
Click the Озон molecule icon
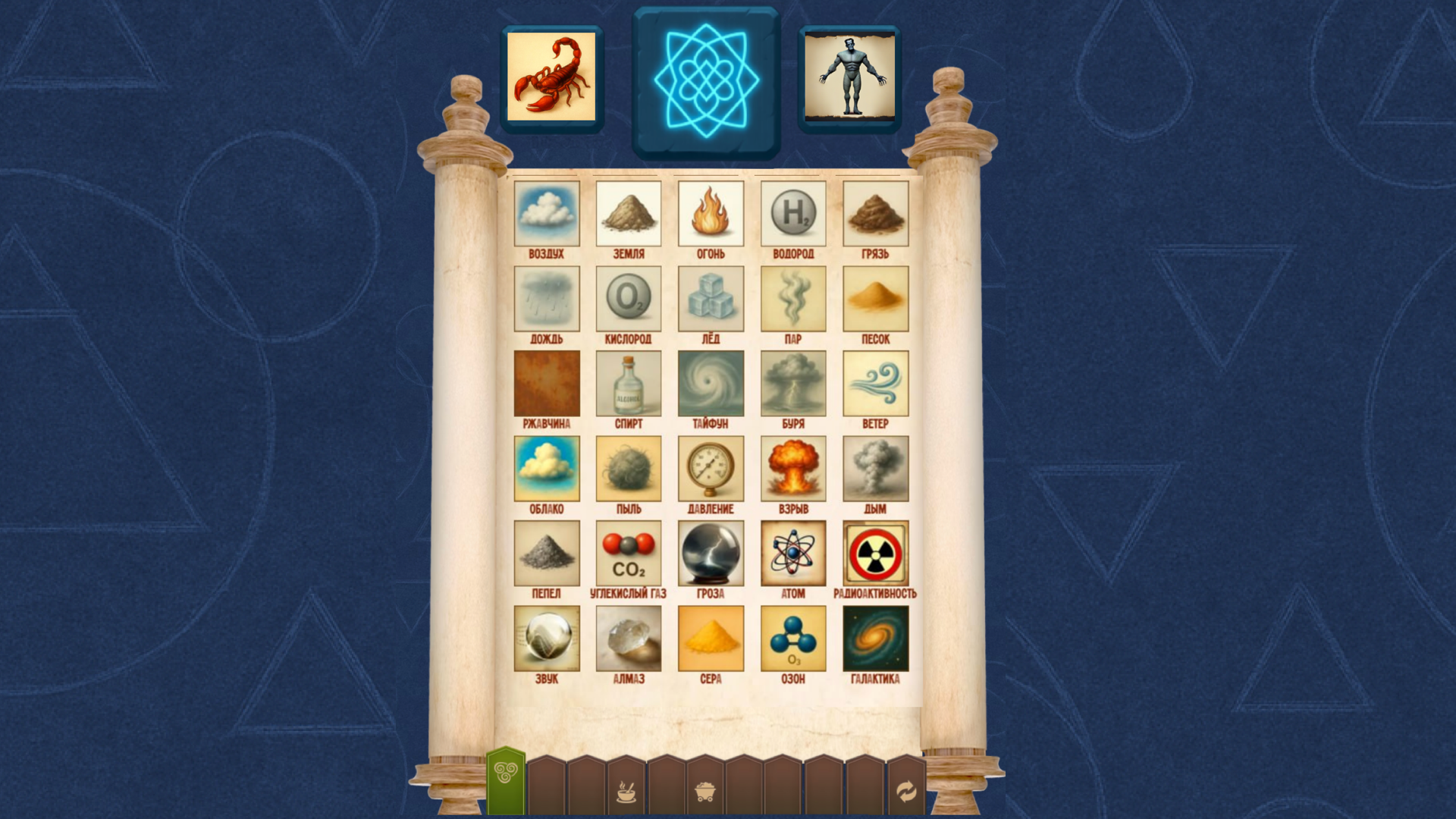(x=793, y=639)
